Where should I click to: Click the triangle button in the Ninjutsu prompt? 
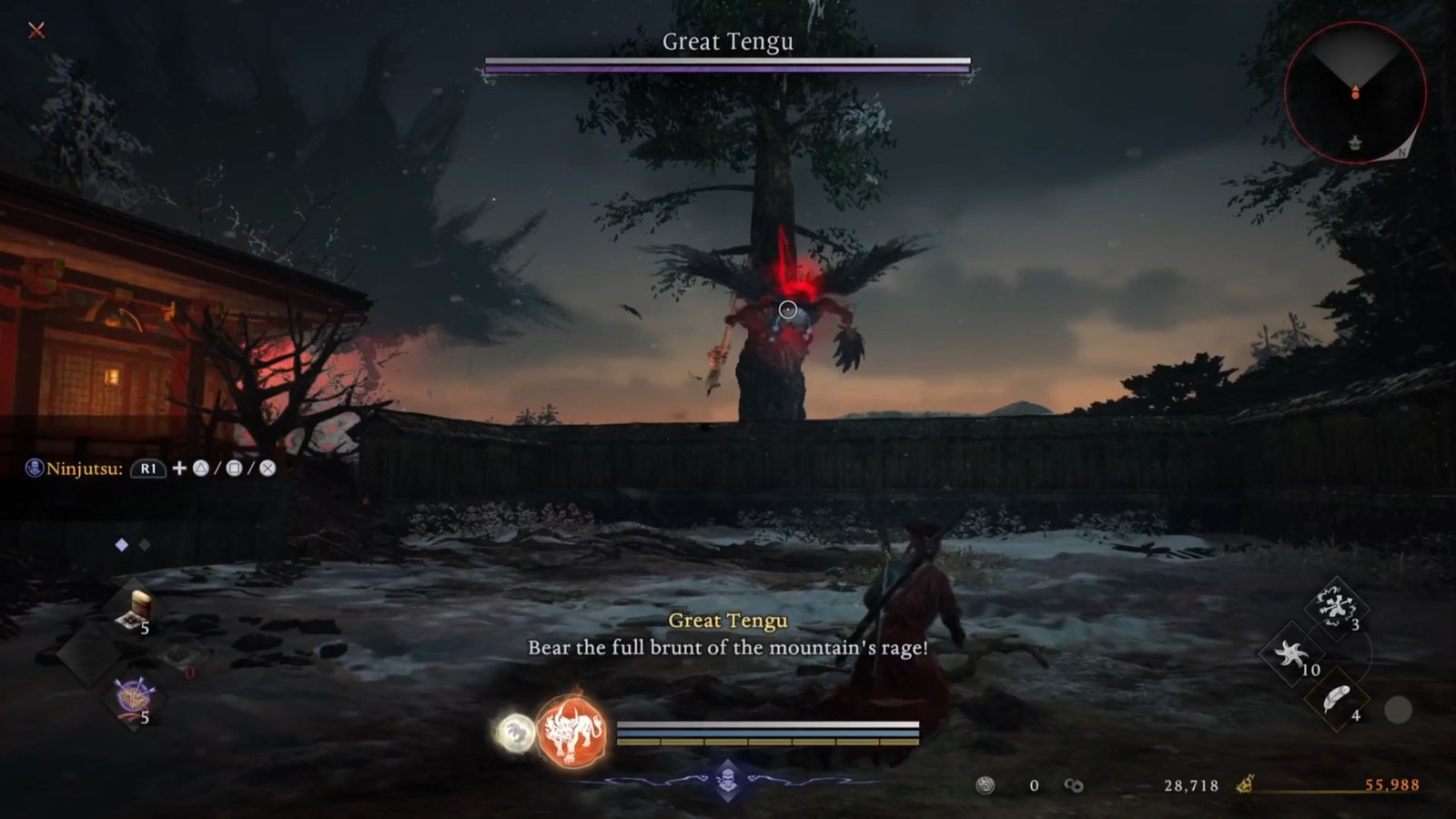point(203,468)
